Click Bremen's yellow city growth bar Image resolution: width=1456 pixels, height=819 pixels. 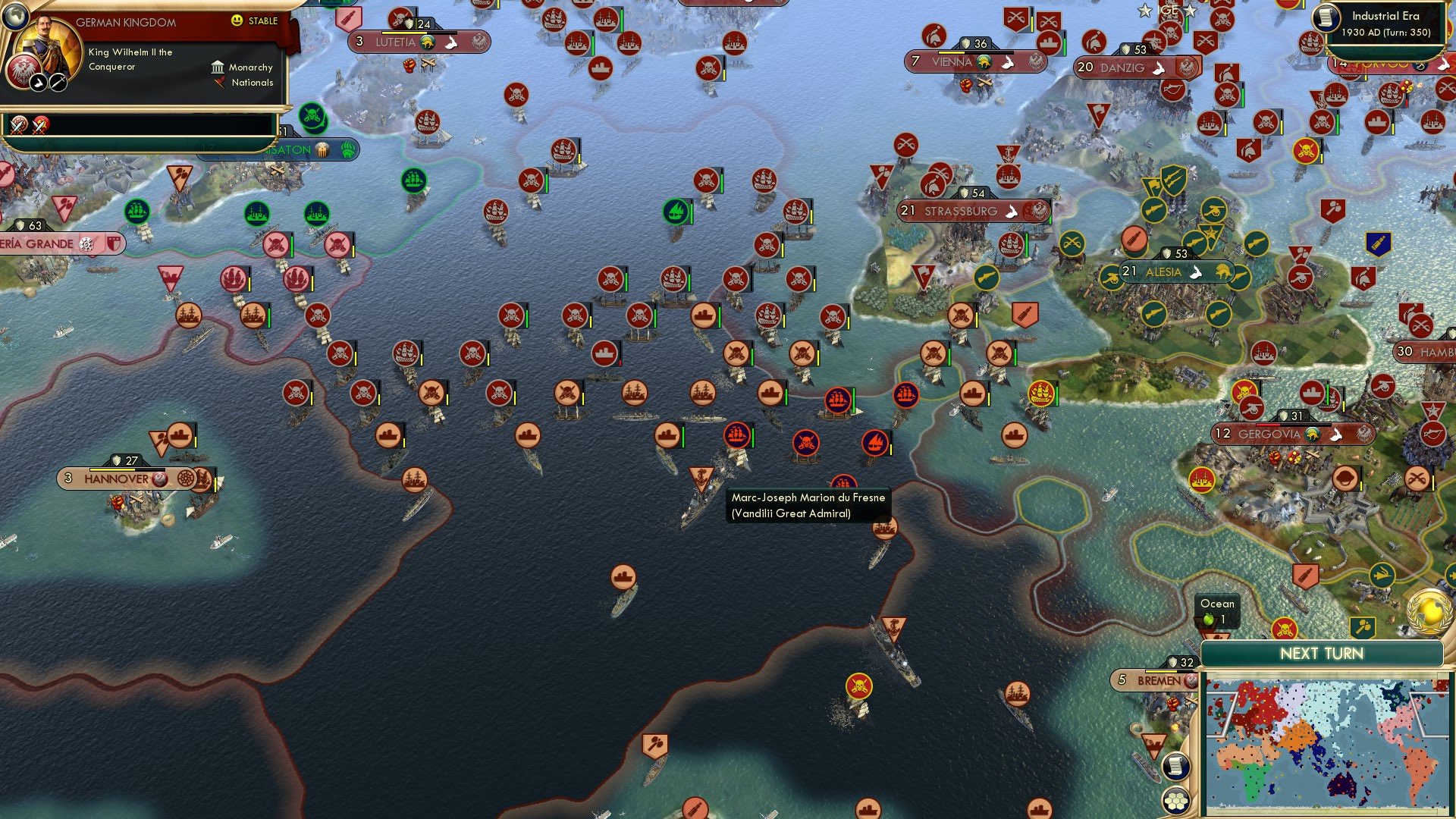click(x=1162, y=671)
